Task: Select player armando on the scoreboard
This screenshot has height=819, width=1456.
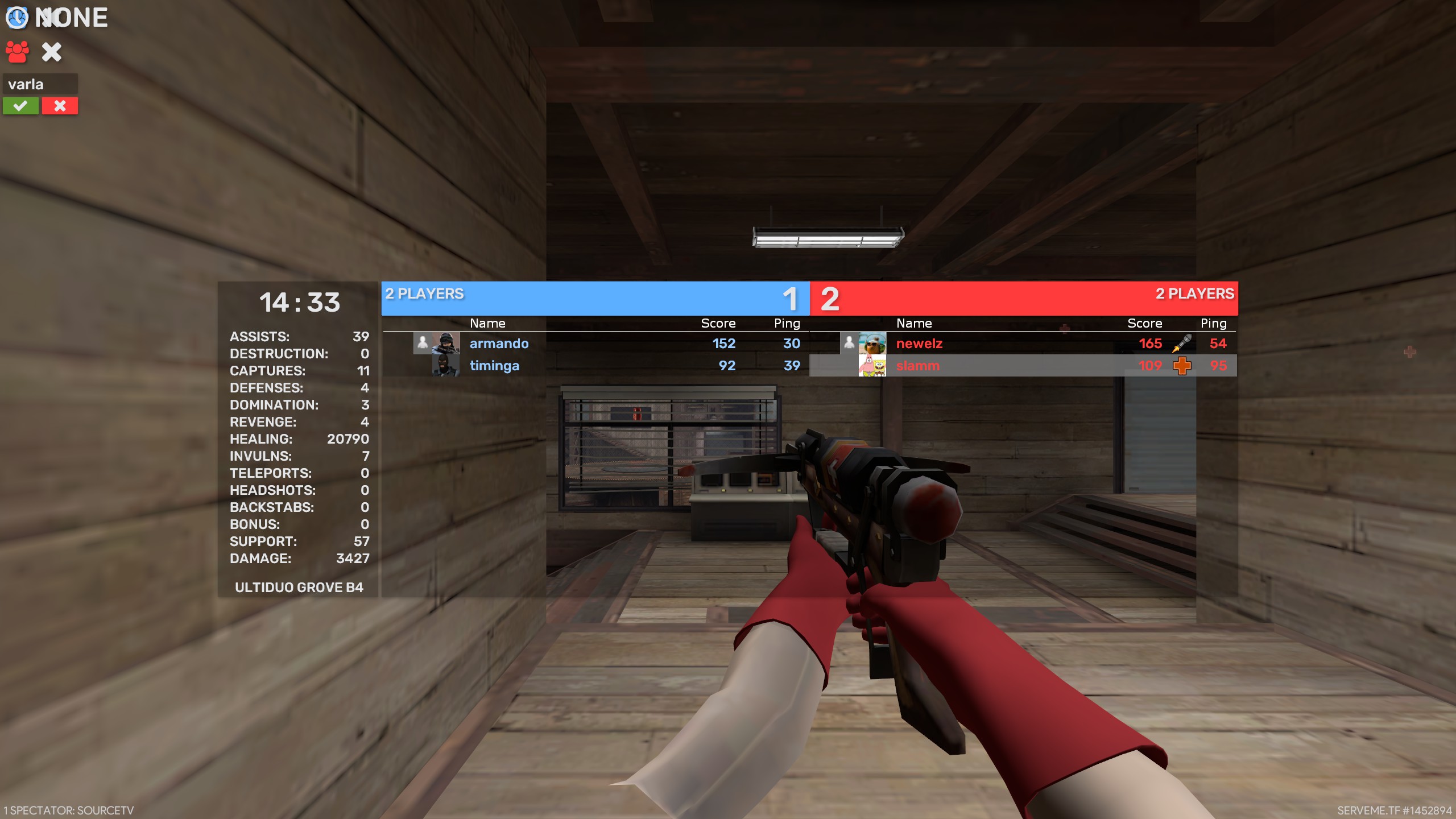Action: [x=499, y=344]
